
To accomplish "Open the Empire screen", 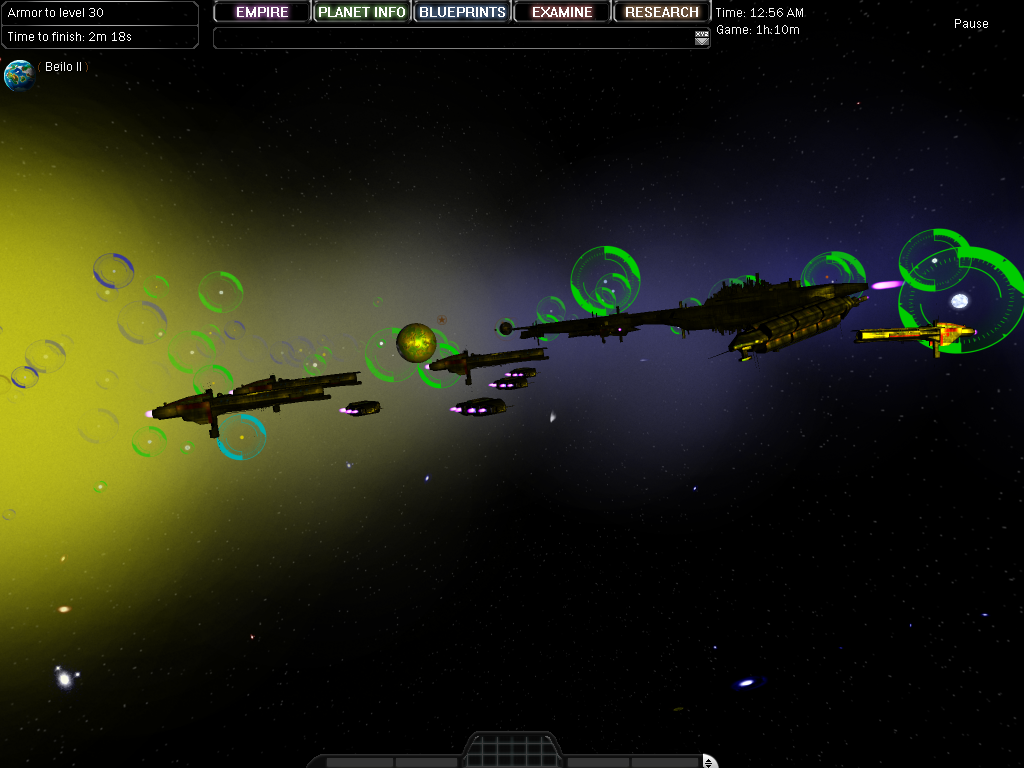I will click(262, 12).
